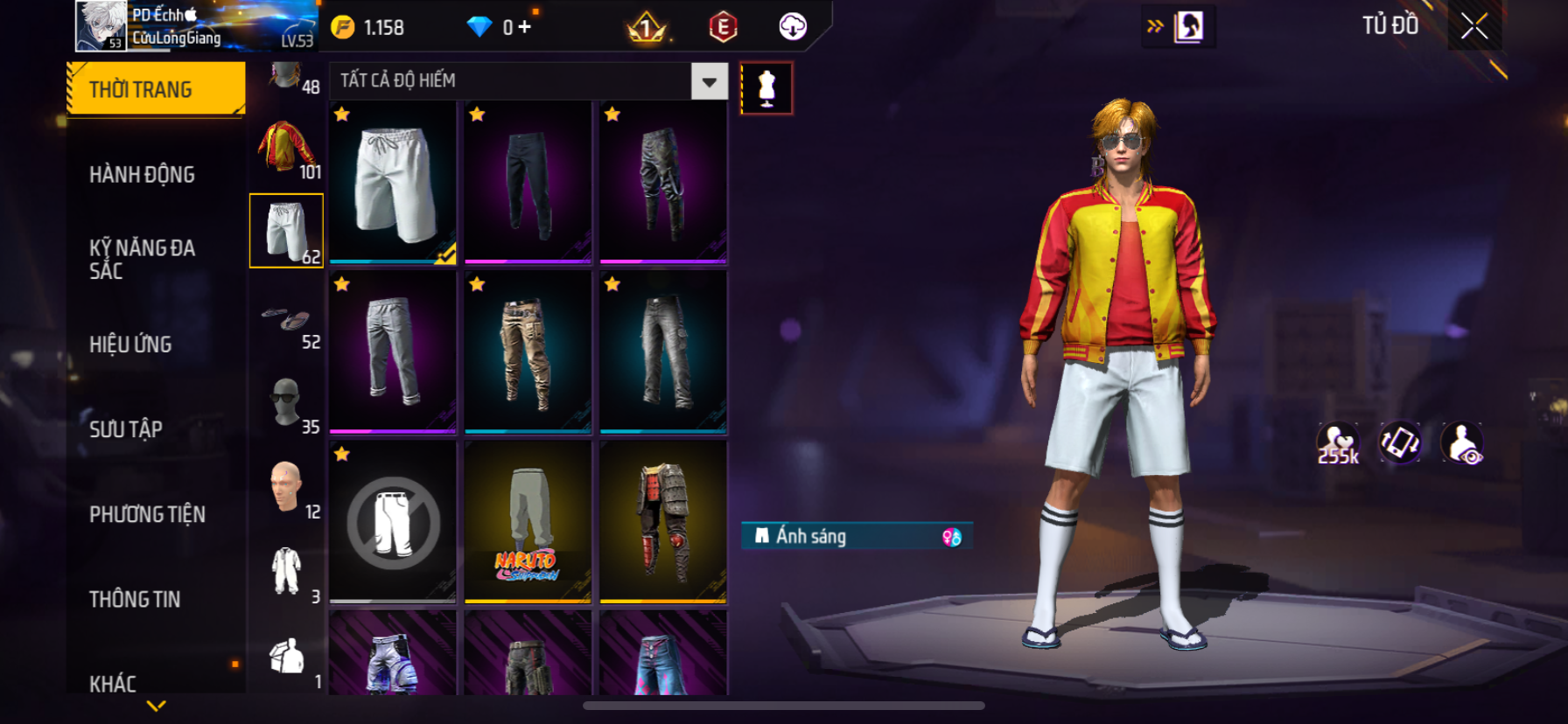This screenshot has width=1568, height=724.
Task: Toggle the Ánh sáng lighting option
Action: [857, 536]
